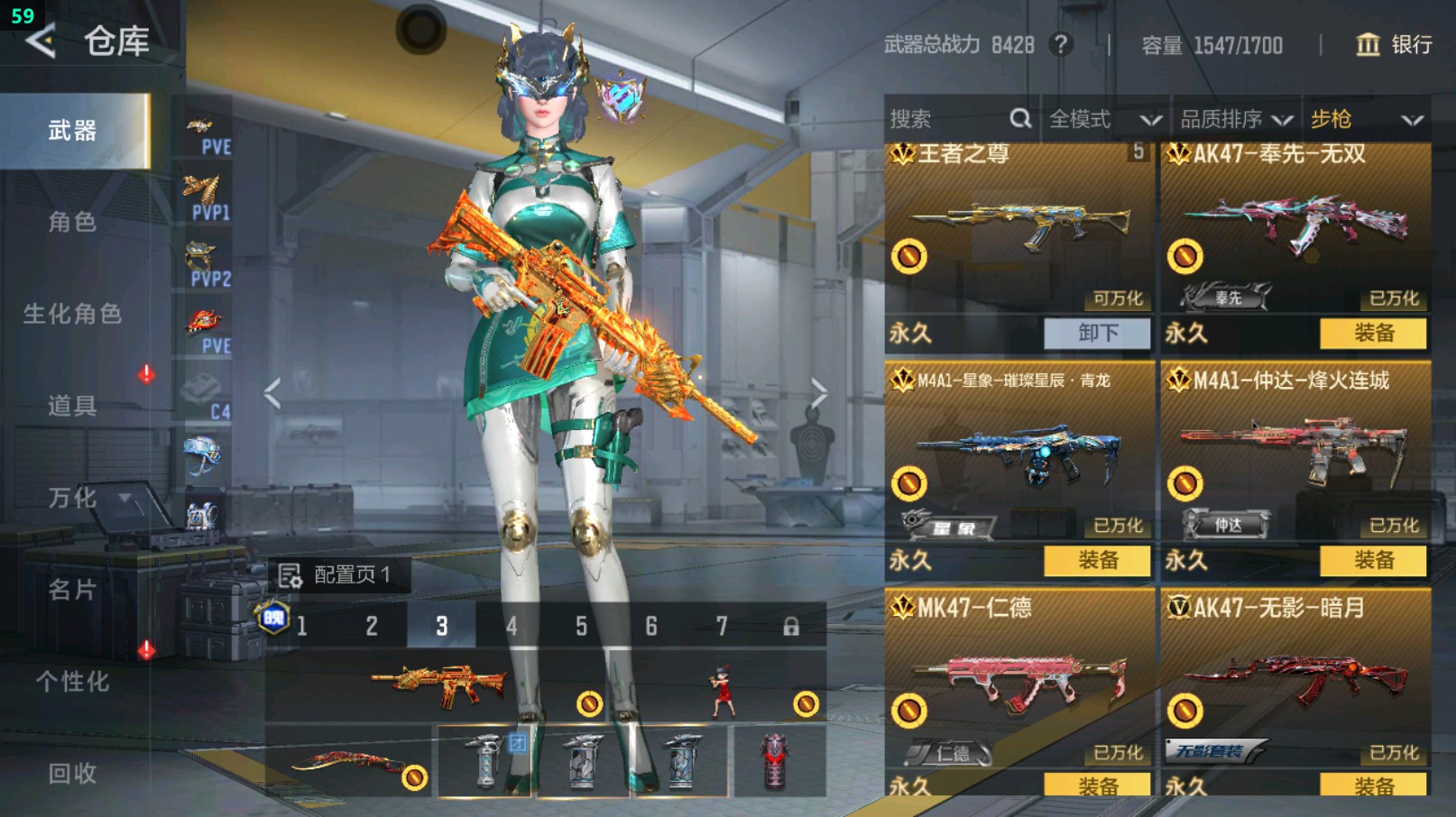Show the next character view arrow
The height and width of the screenshot is (817, 1456).
tap(818, 393)
